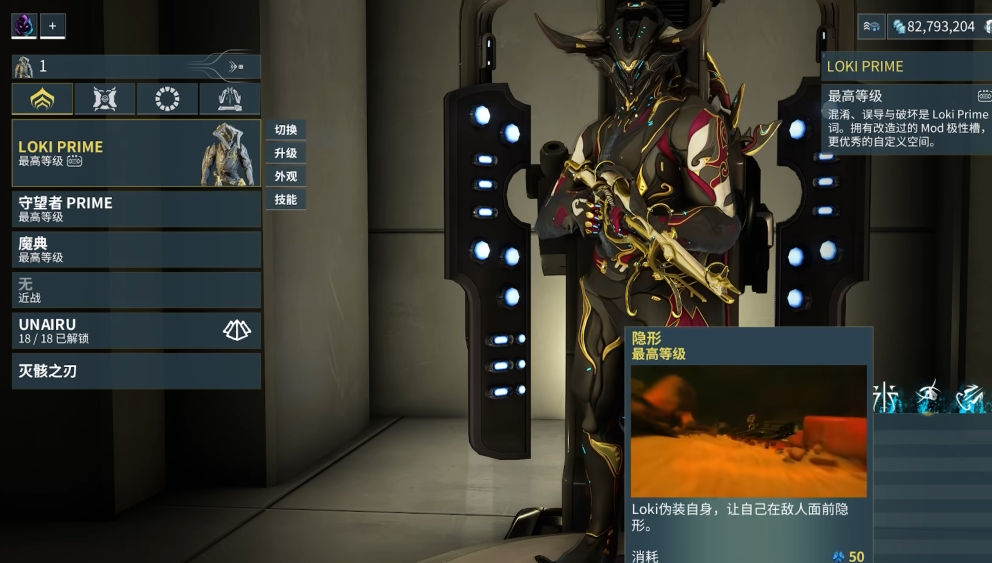This screenshot has height=563, width=992.
Task: Open the loadout 1 selector bar
Action: coord(136,67)
